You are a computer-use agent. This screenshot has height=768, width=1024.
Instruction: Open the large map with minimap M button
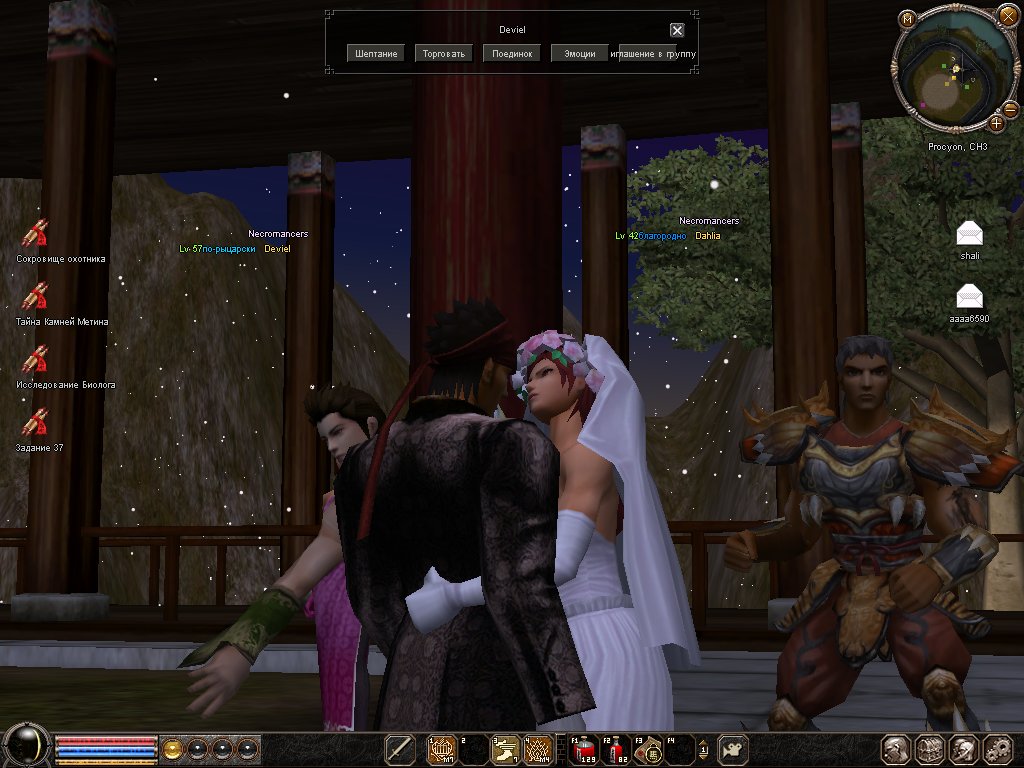point(907,19)
